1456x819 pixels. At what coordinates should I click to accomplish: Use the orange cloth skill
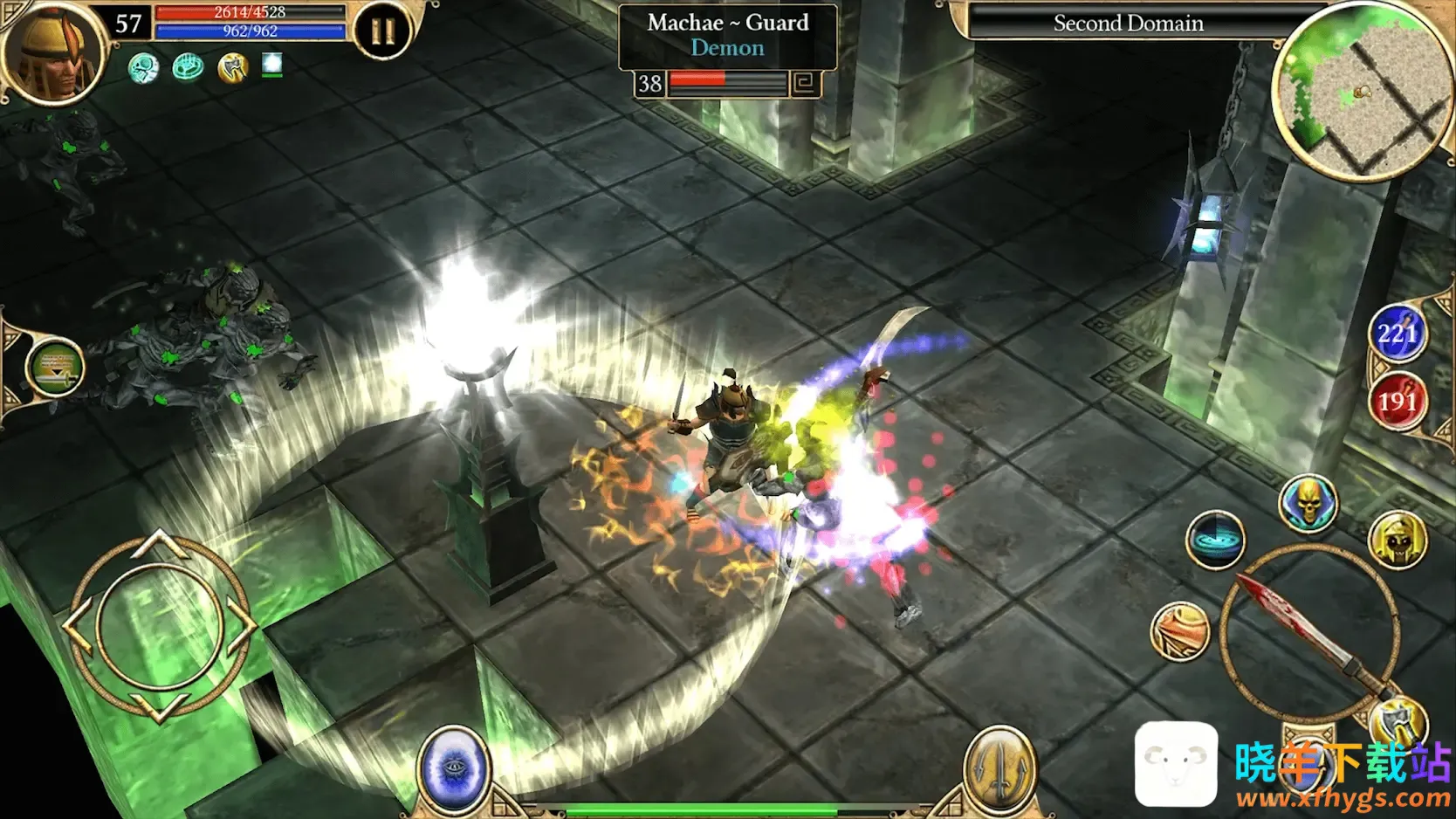1181,630
